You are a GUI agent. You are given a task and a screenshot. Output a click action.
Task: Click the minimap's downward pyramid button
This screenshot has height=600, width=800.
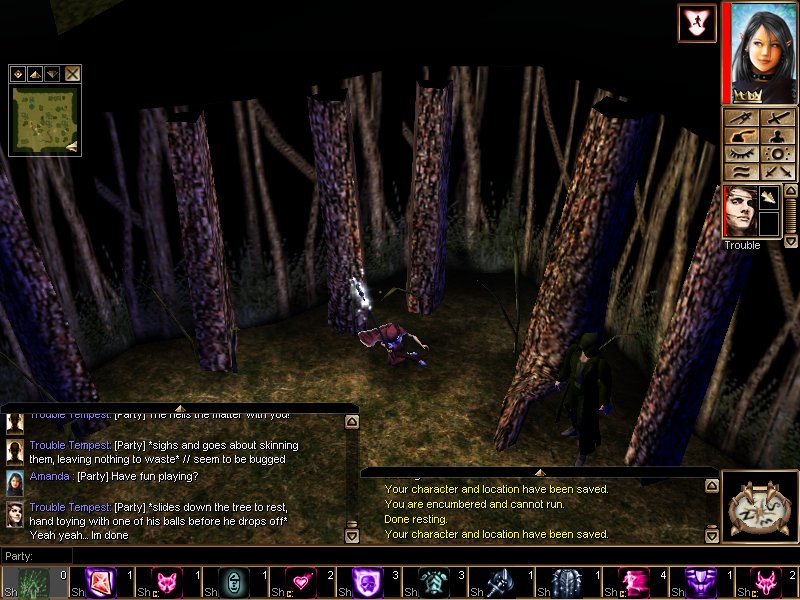tap(50, 73)
